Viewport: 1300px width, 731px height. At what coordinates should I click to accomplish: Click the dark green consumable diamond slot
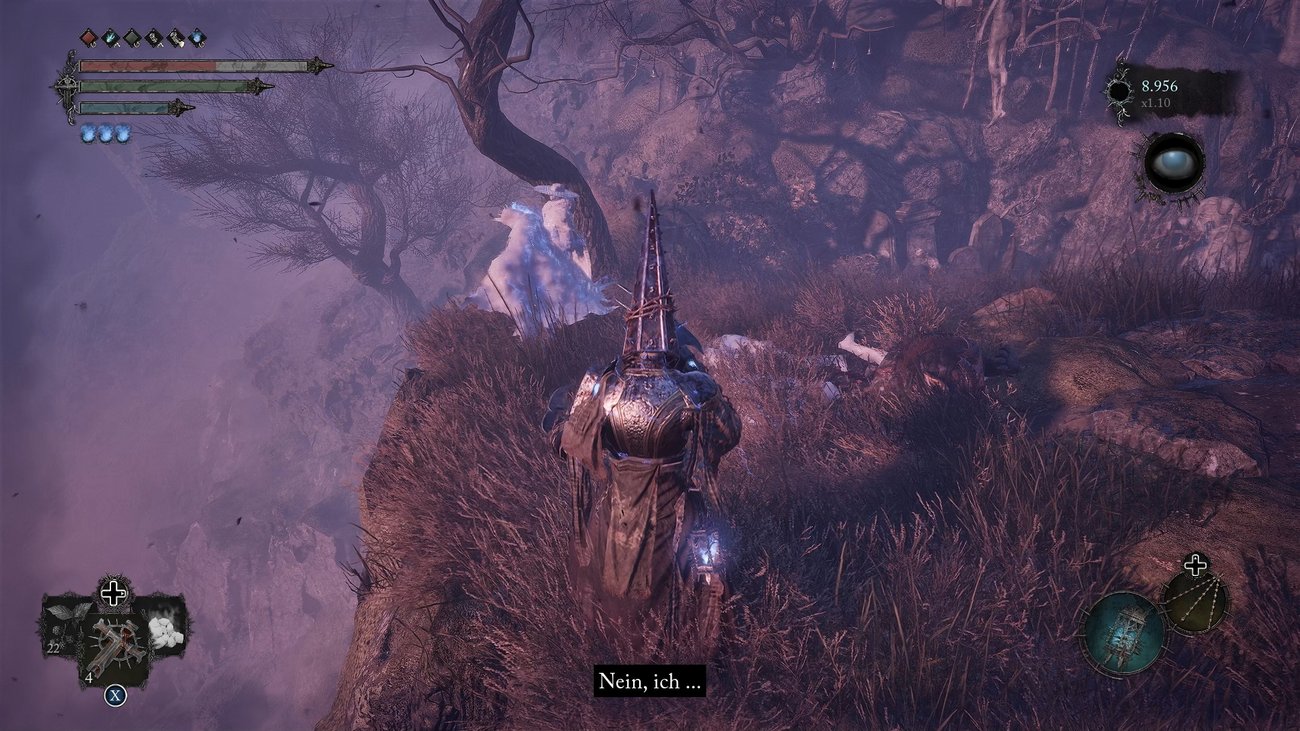(x=132, y=36)
